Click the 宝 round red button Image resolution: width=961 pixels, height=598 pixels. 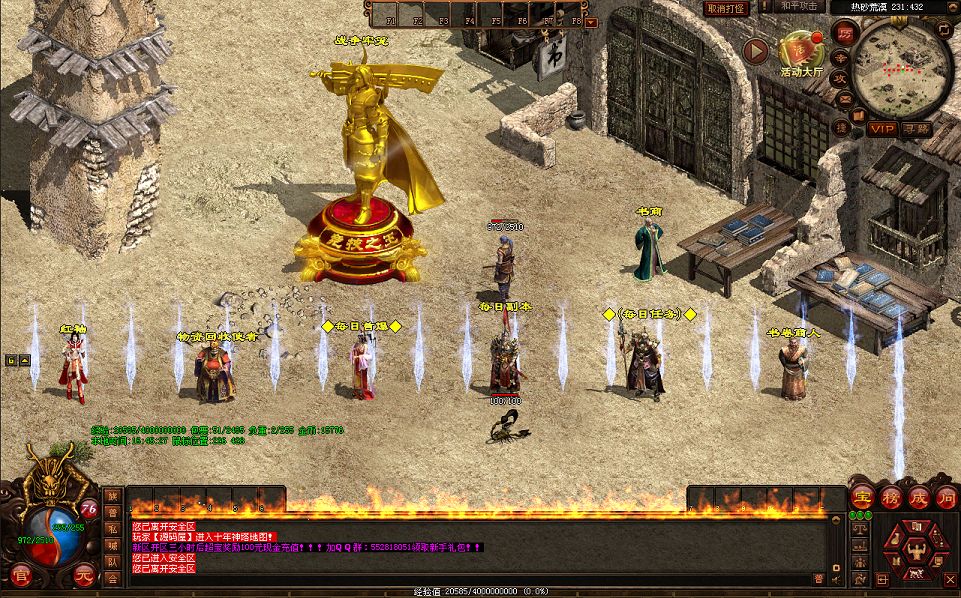pos(862,497)
